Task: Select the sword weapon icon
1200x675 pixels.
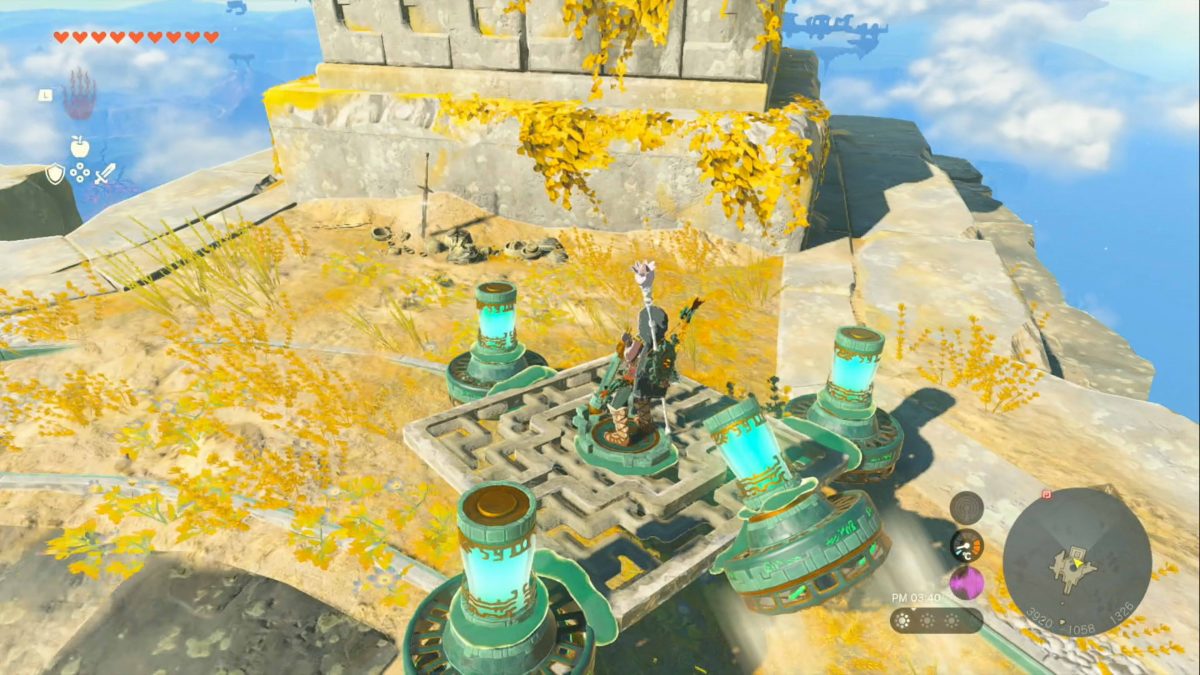Action: pyautogui.click(x=105, y=174)
